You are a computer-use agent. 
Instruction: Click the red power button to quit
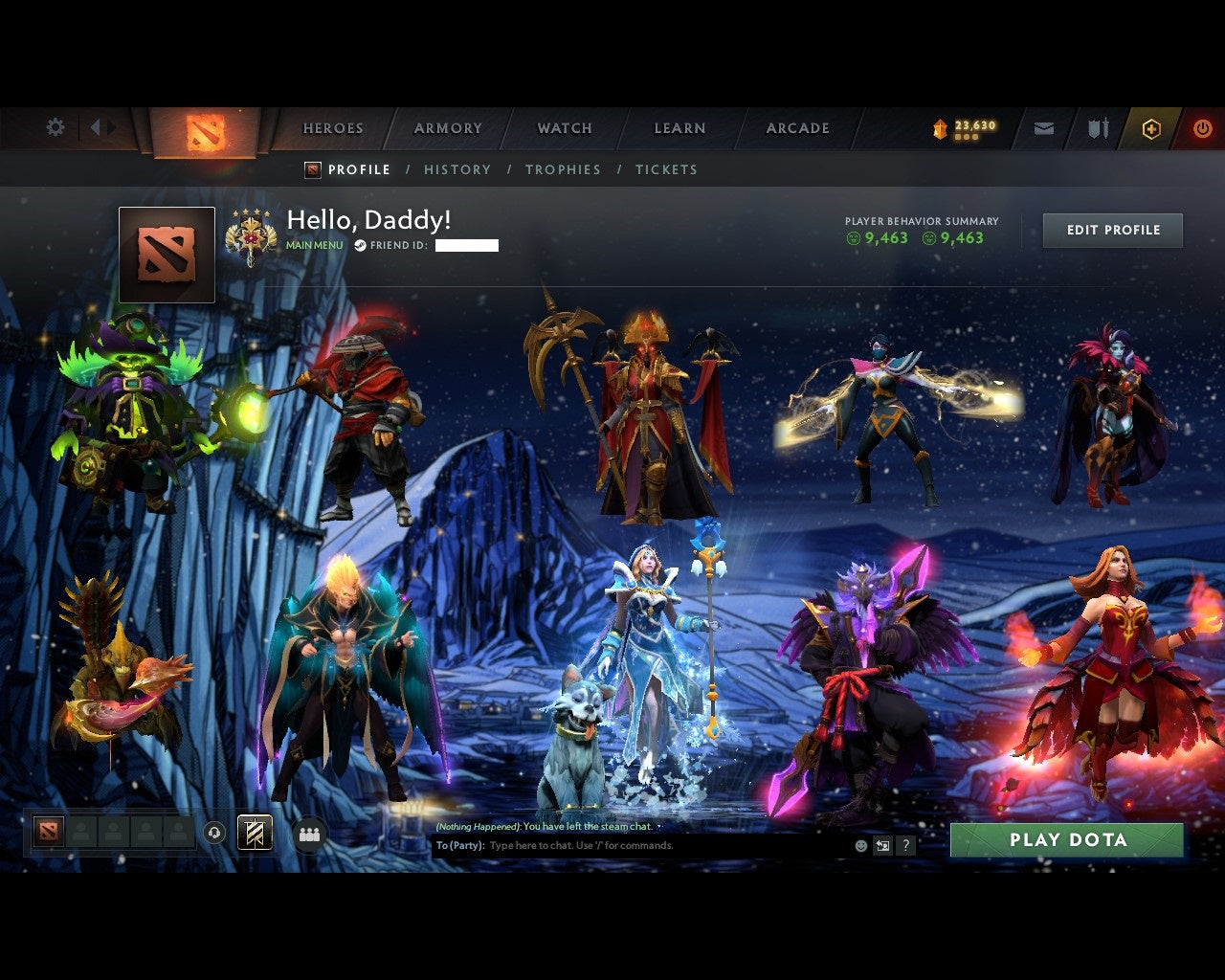pos(1202,126)
